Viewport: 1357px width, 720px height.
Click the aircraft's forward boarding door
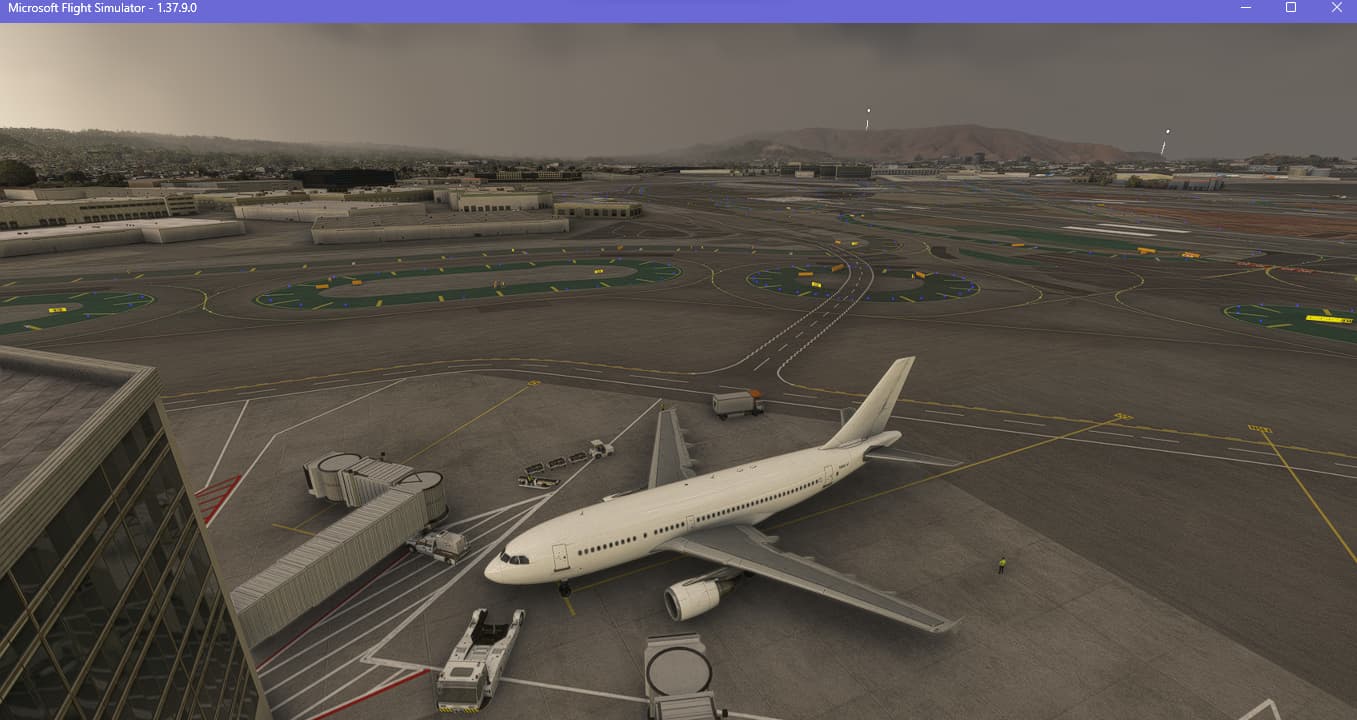[x=559, y=557]
